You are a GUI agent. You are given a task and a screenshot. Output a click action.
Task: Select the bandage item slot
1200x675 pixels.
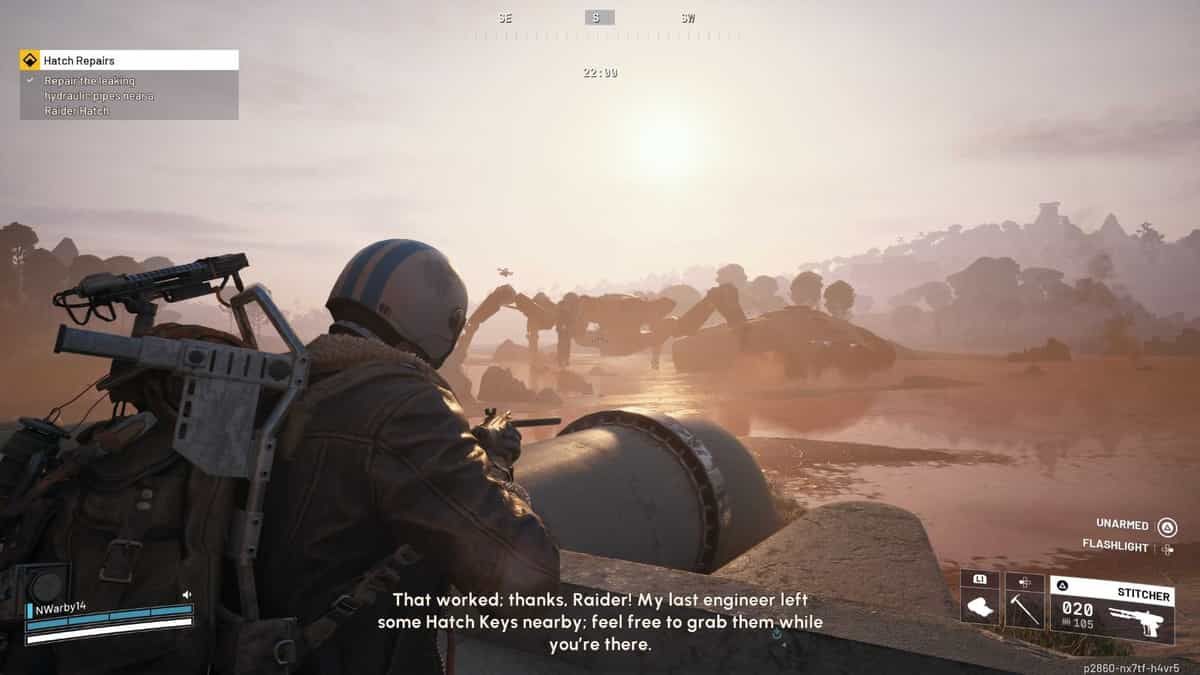point(979,604)
